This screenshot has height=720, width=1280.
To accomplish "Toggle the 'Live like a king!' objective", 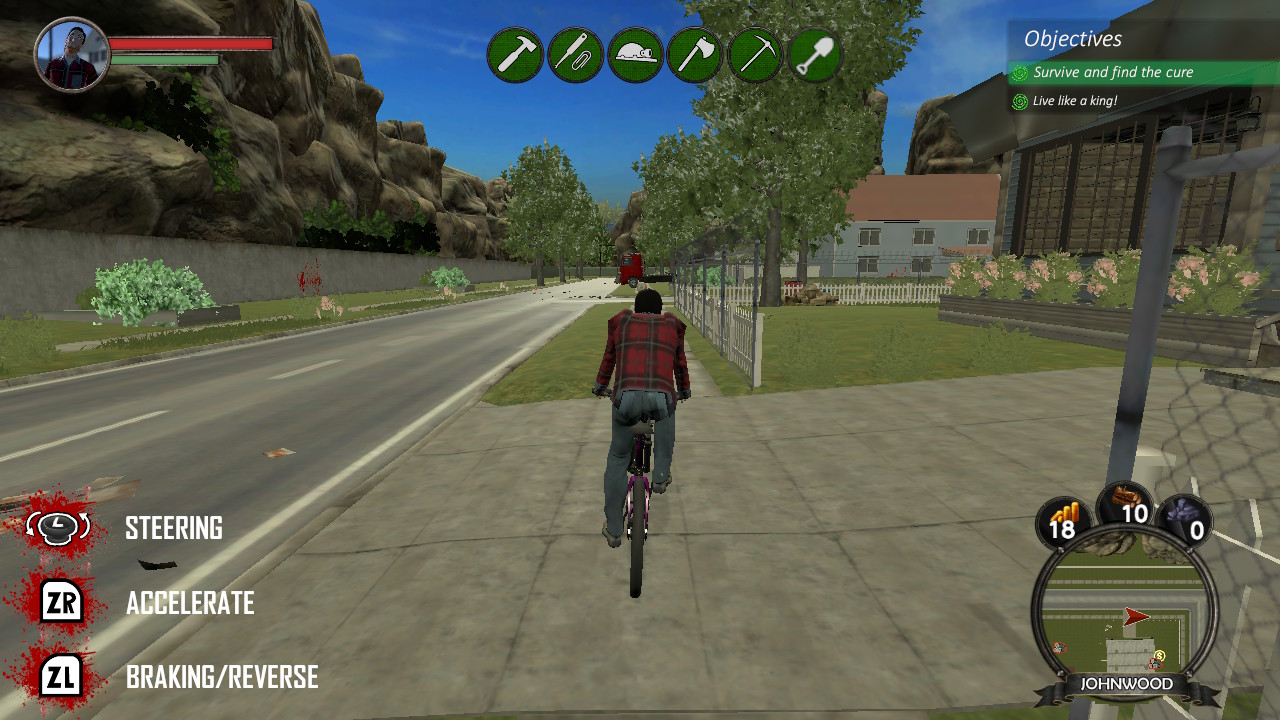I will [x=1077, y=101].
